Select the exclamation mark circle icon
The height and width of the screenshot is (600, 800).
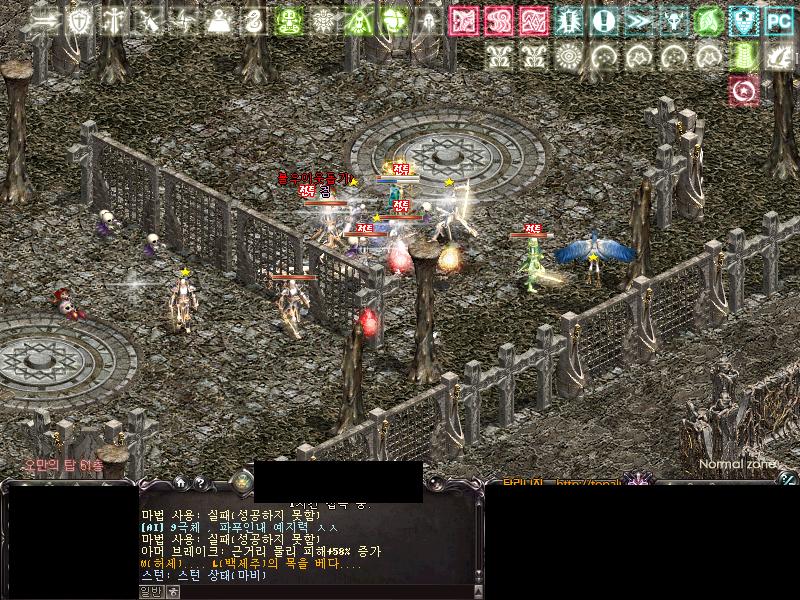[x=603, y=20]
